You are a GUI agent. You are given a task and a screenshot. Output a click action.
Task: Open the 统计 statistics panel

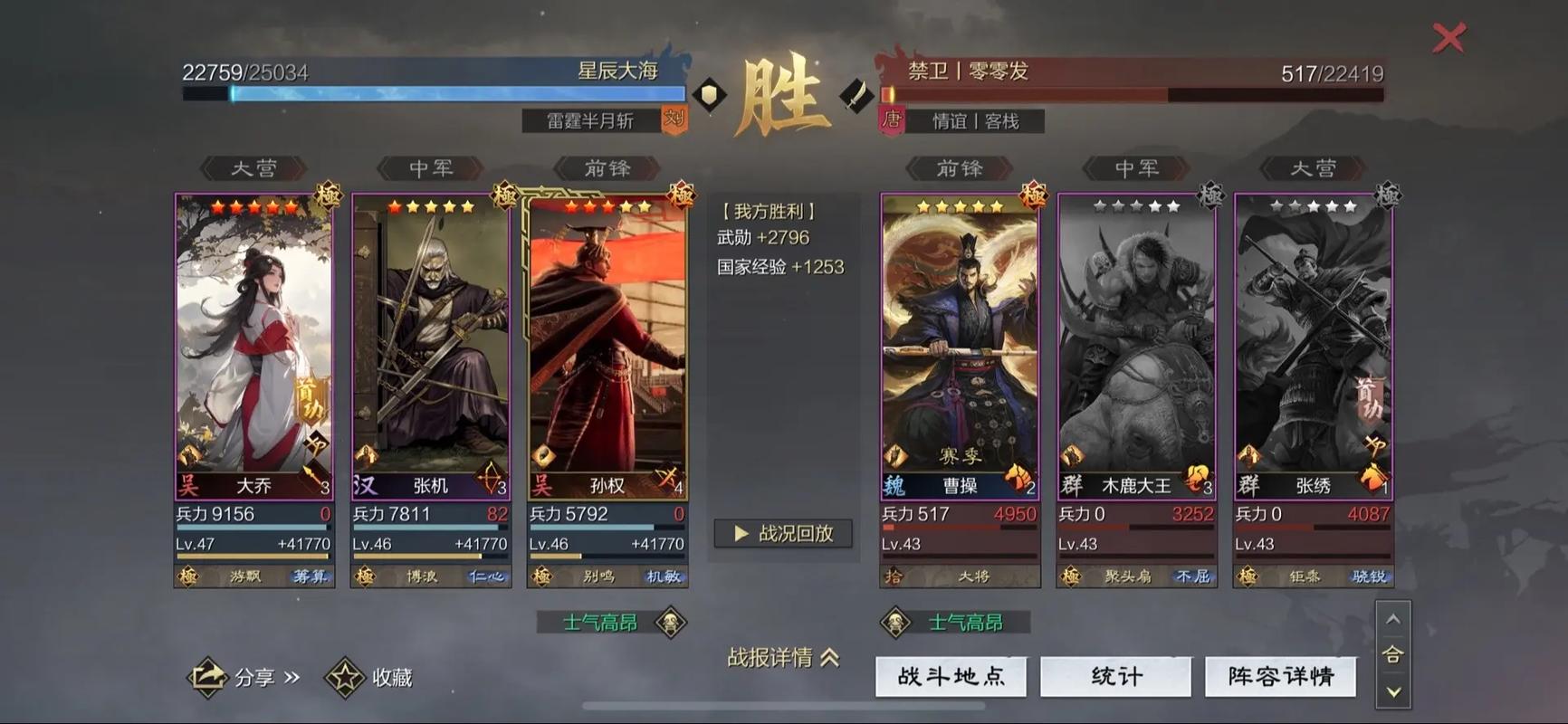(x=1116, y=676)
